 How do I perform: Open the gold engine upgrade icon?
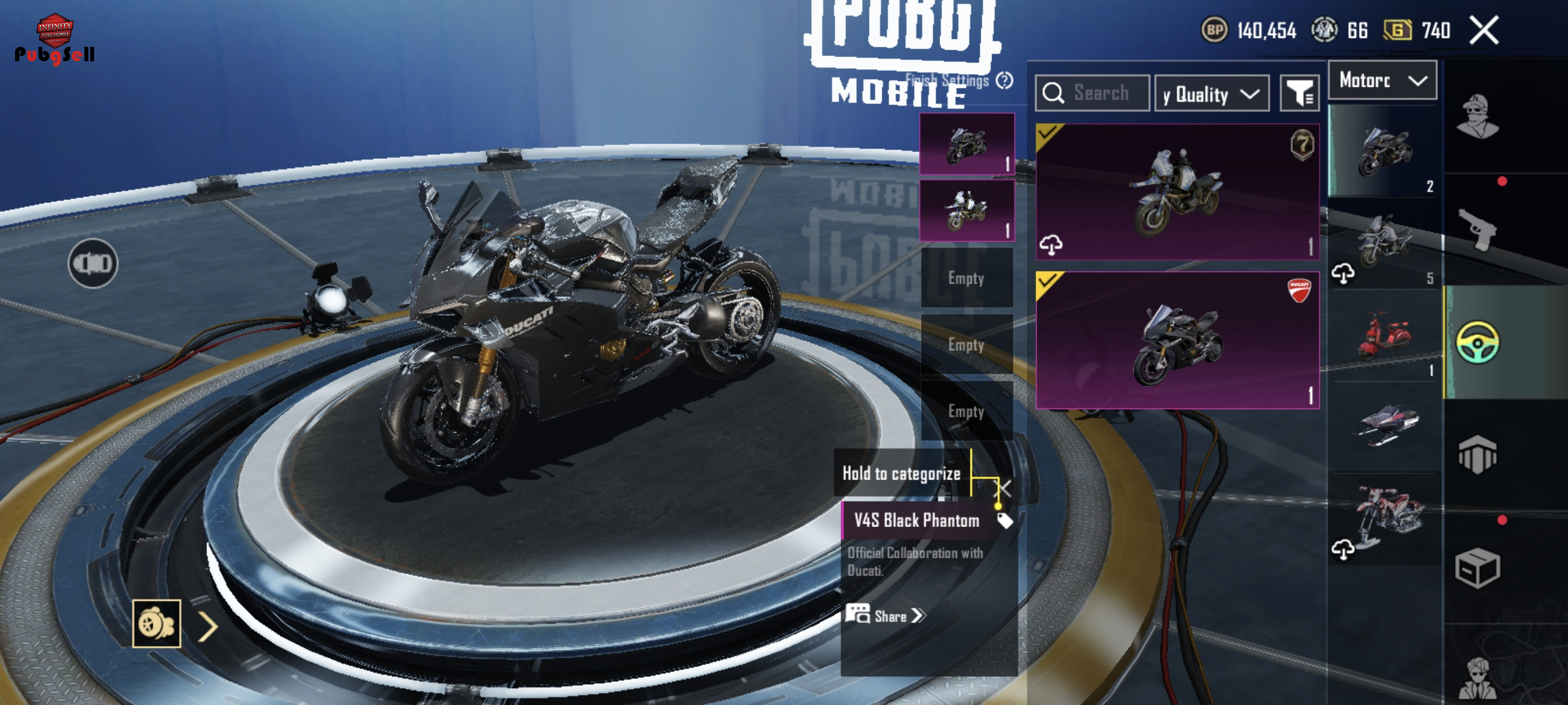coord(157,624)
